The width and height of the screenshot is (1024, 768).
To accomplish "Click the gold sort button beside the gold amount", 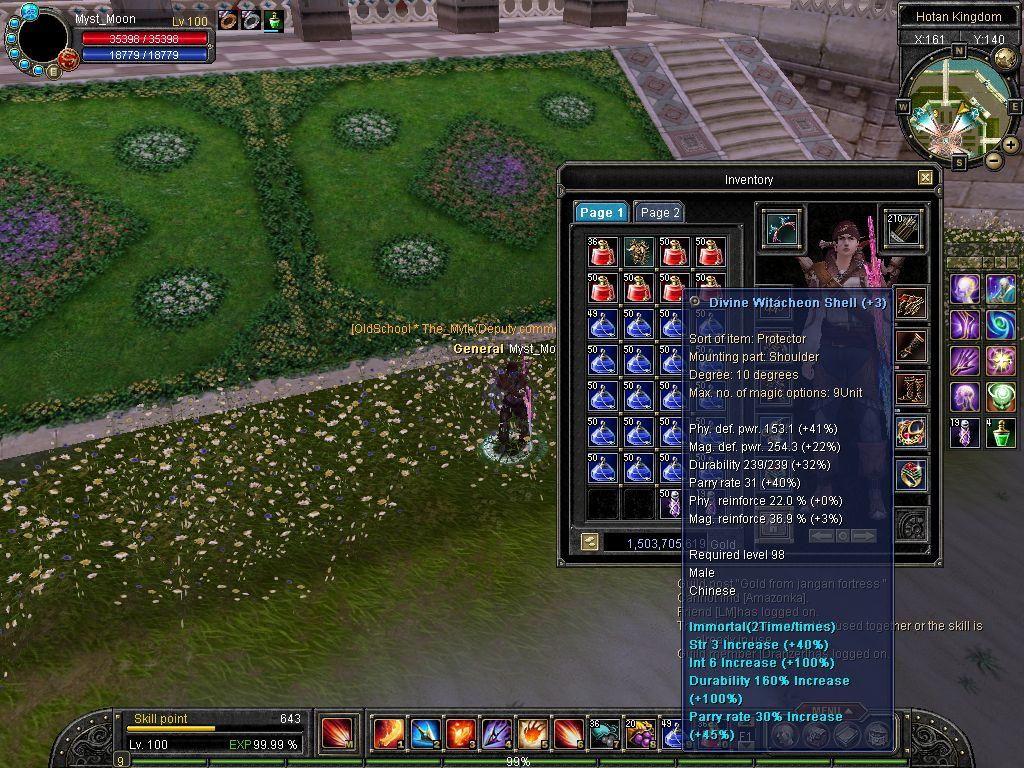I will (590, 541).
